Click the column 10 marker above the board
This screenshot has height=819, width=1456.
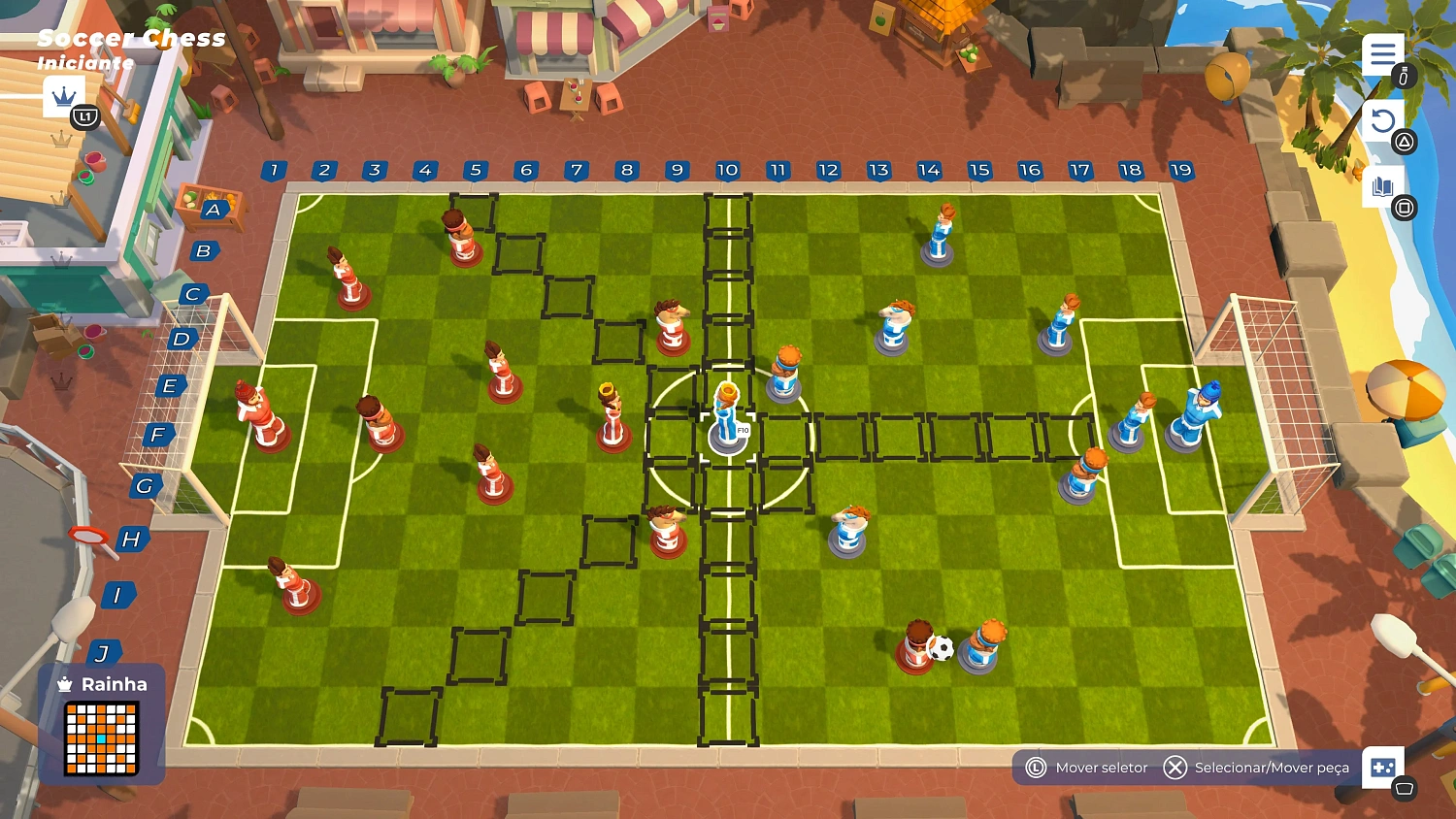tap(726, 170)
